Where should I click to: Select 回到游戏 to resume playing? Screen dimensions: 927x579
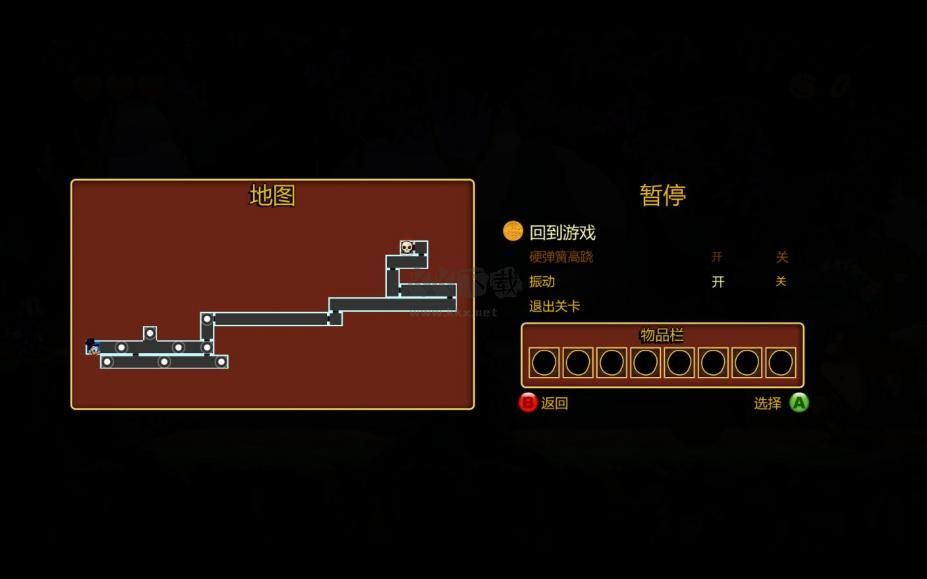tap(562, 232)
